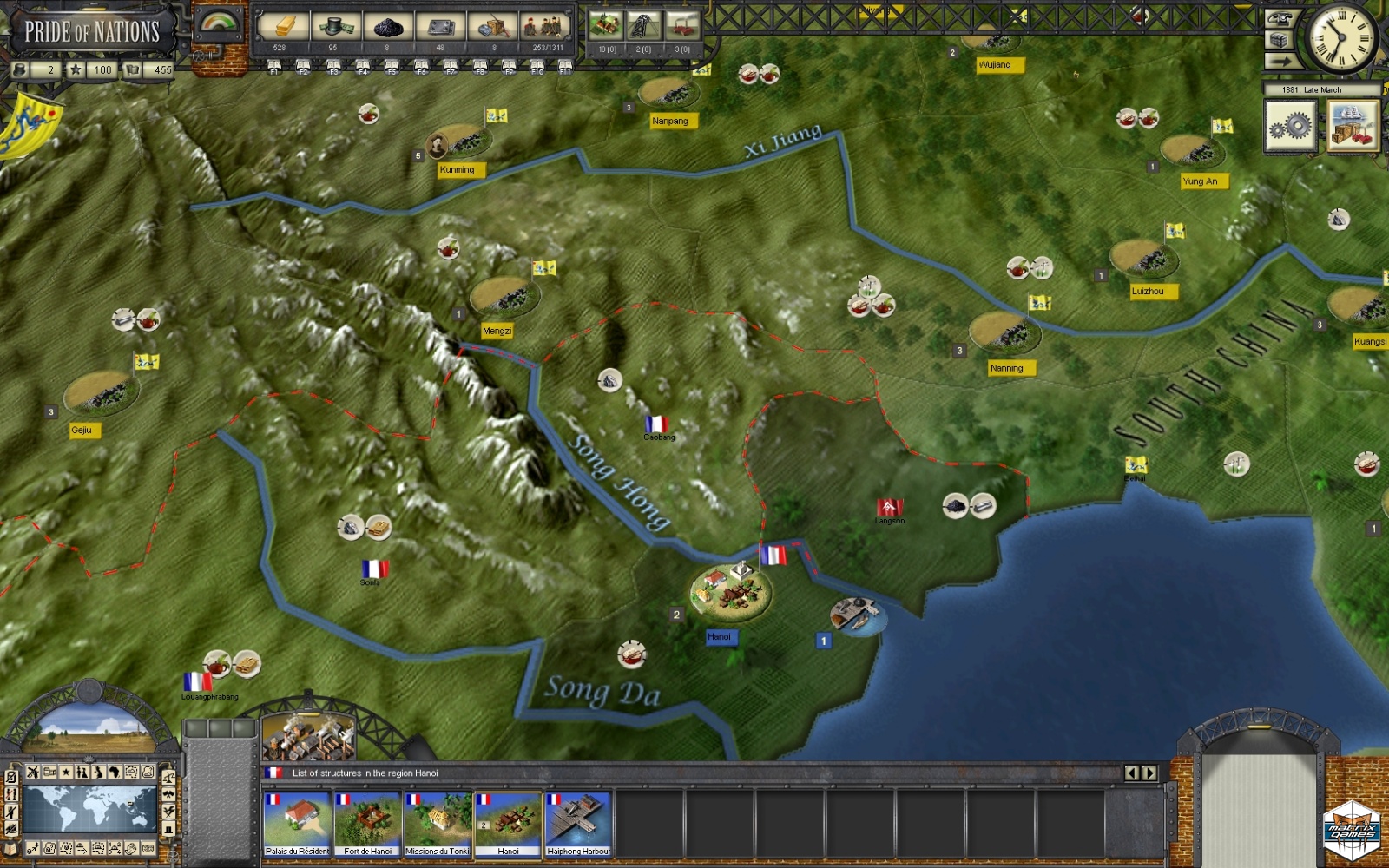This screenshot has height=868, width=1389.
Task: Open the treasure chest button
Action: click(x=1279, y=40)
